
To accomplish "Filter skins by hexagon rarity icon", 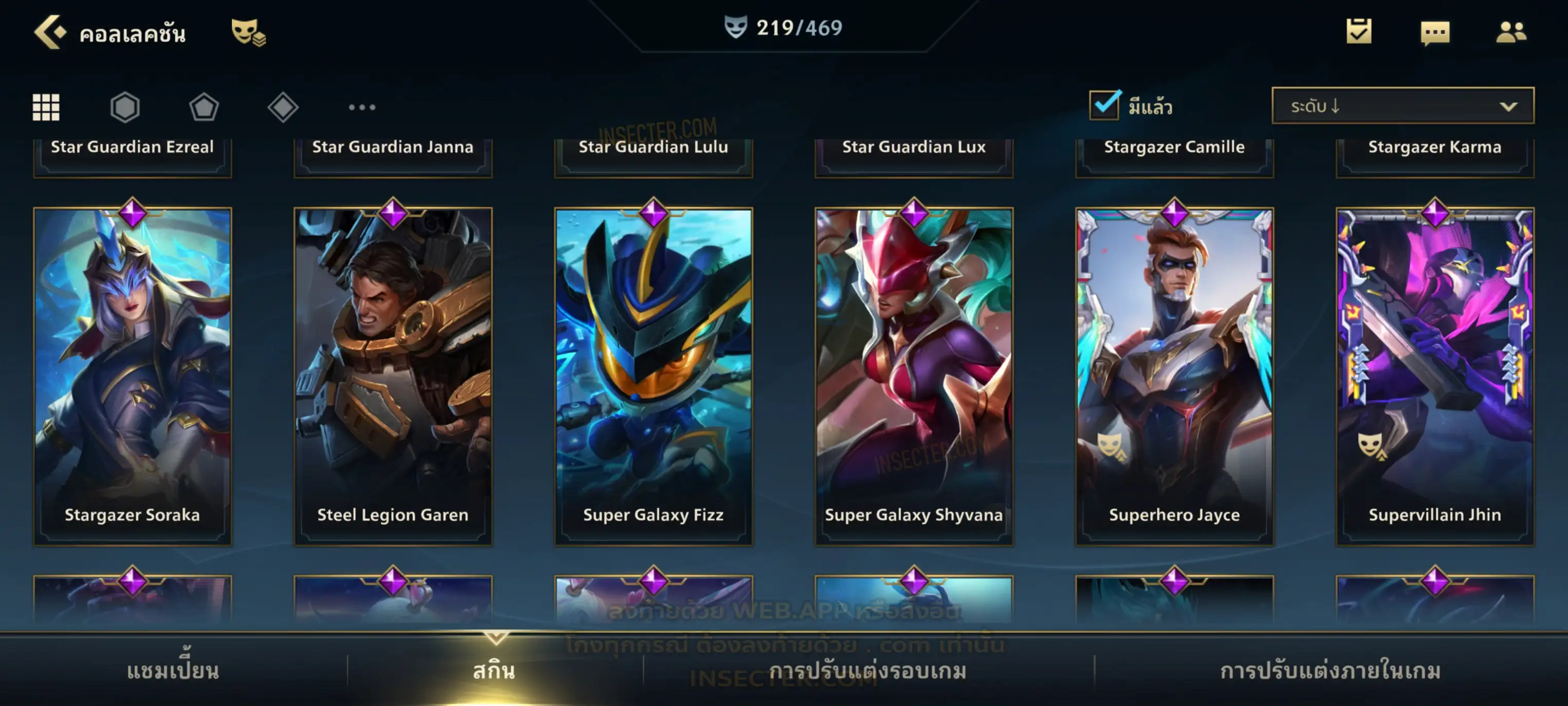I will [125, 107].
